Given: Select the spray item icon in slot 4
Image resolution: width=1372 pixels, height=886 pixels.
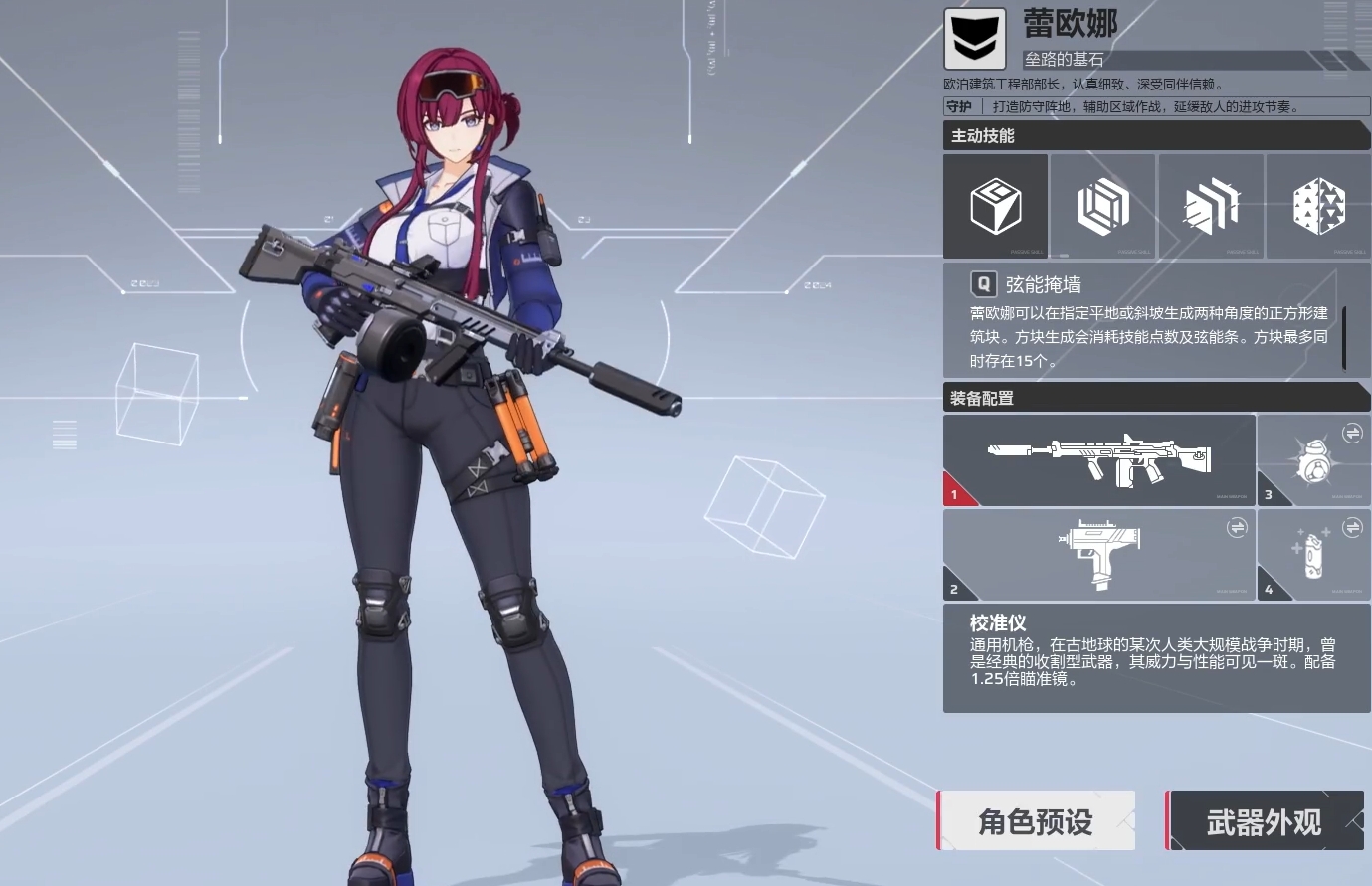Looking at the screenshot, I should 1314,555.
